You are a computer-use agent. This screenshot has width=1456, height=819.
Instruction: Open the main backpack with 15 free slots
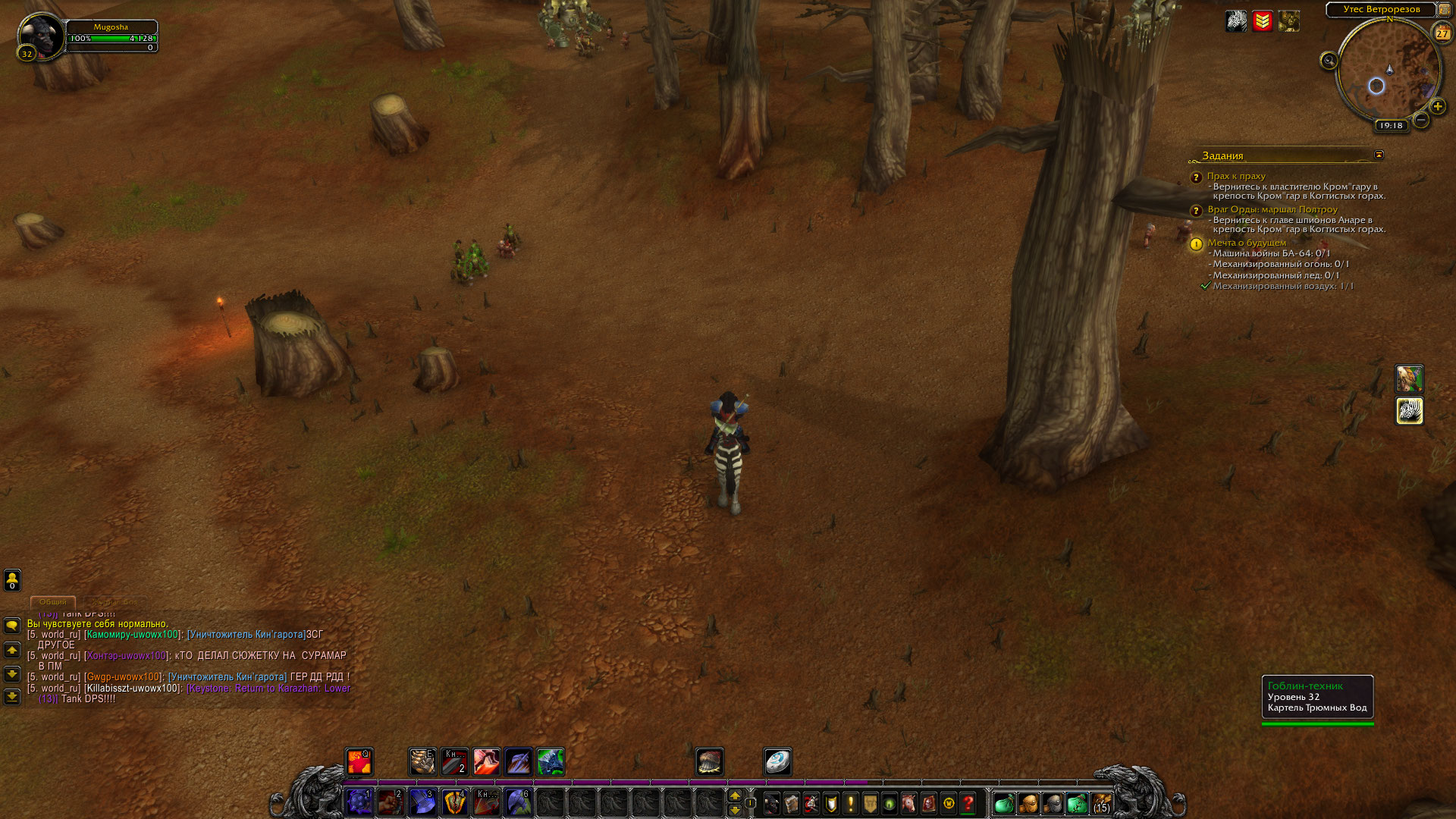pyautogui.click(x=1101, y=803)
